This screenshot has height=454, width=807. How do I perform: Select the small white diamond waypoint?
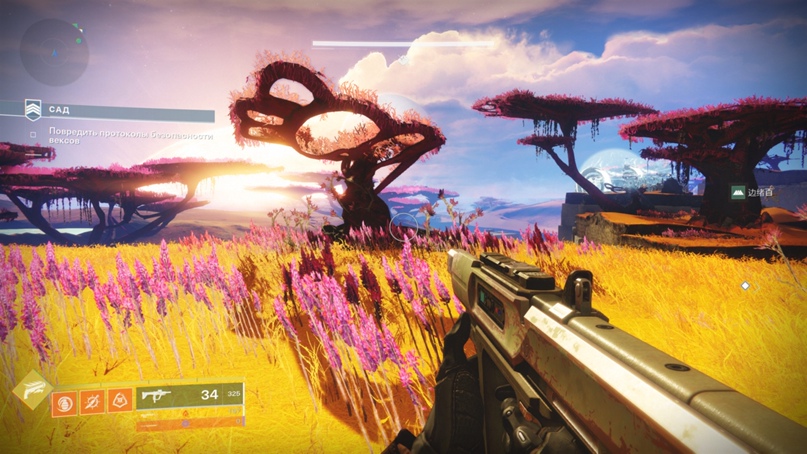[x=745, y=286]
